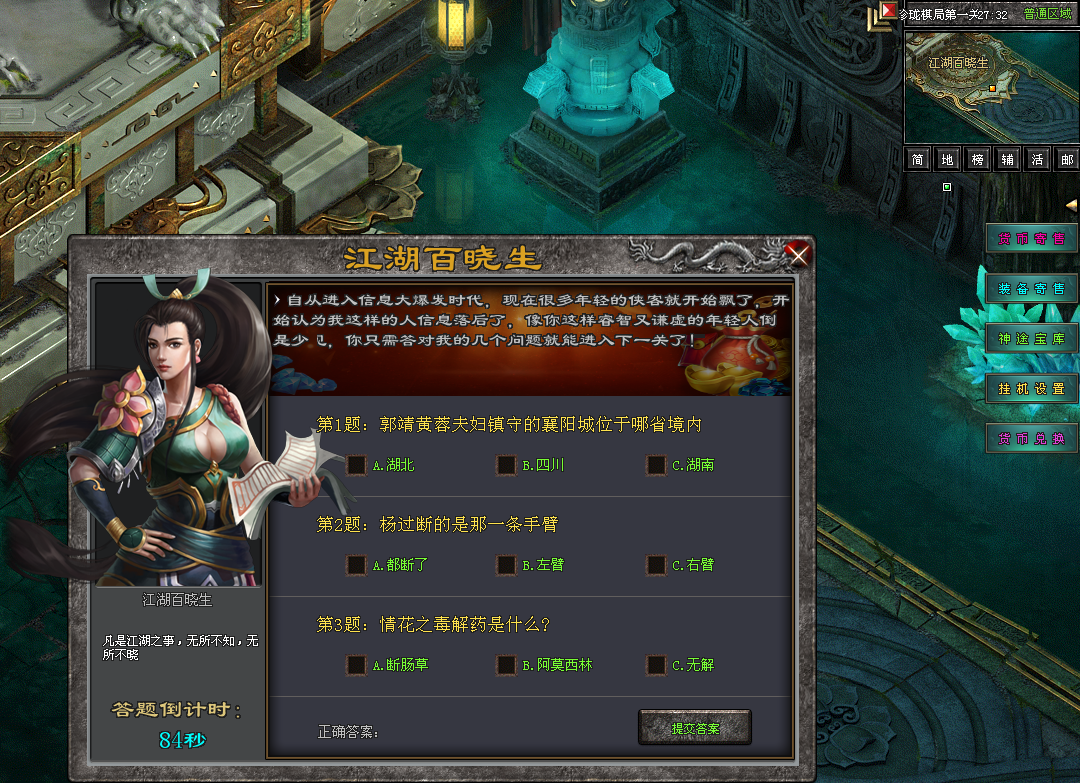The height and width of the screenshot is (783, 1080).
Task: Submit answers with the 提交答案 button
Action: tap(694, 728)
